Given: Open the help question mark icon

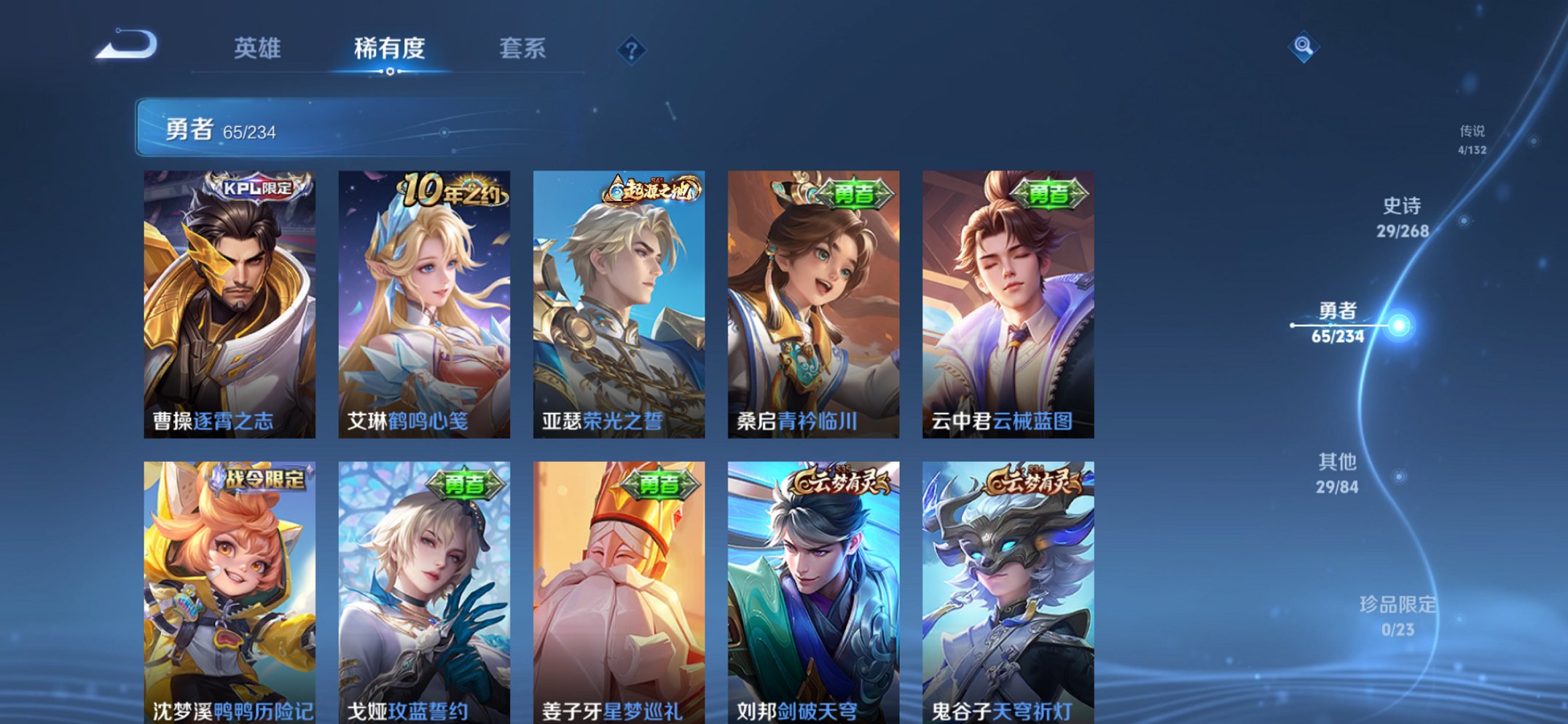Looking at the screenshot, I should (632, 50).
